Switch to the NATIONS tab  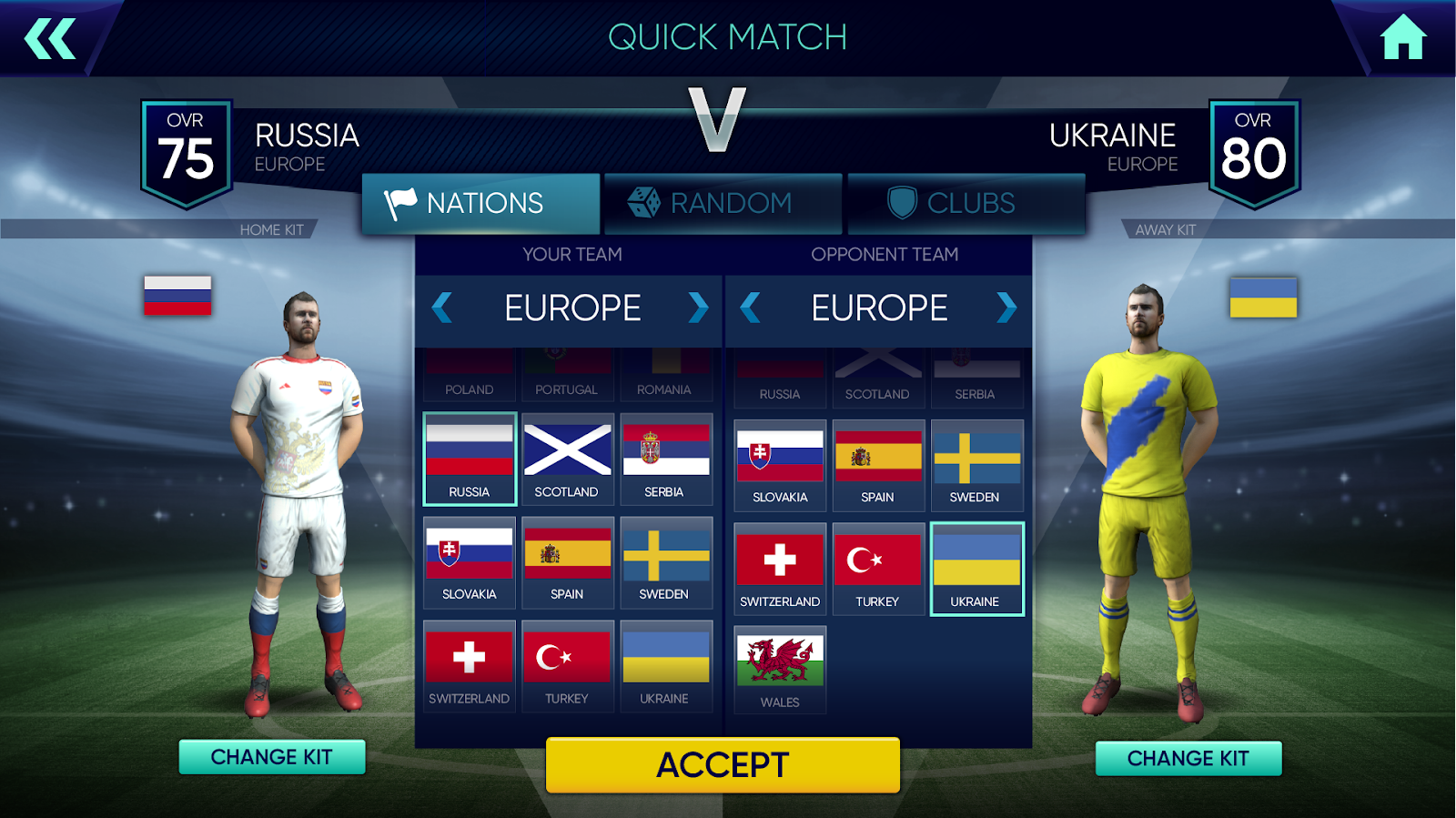click(480, 203)
